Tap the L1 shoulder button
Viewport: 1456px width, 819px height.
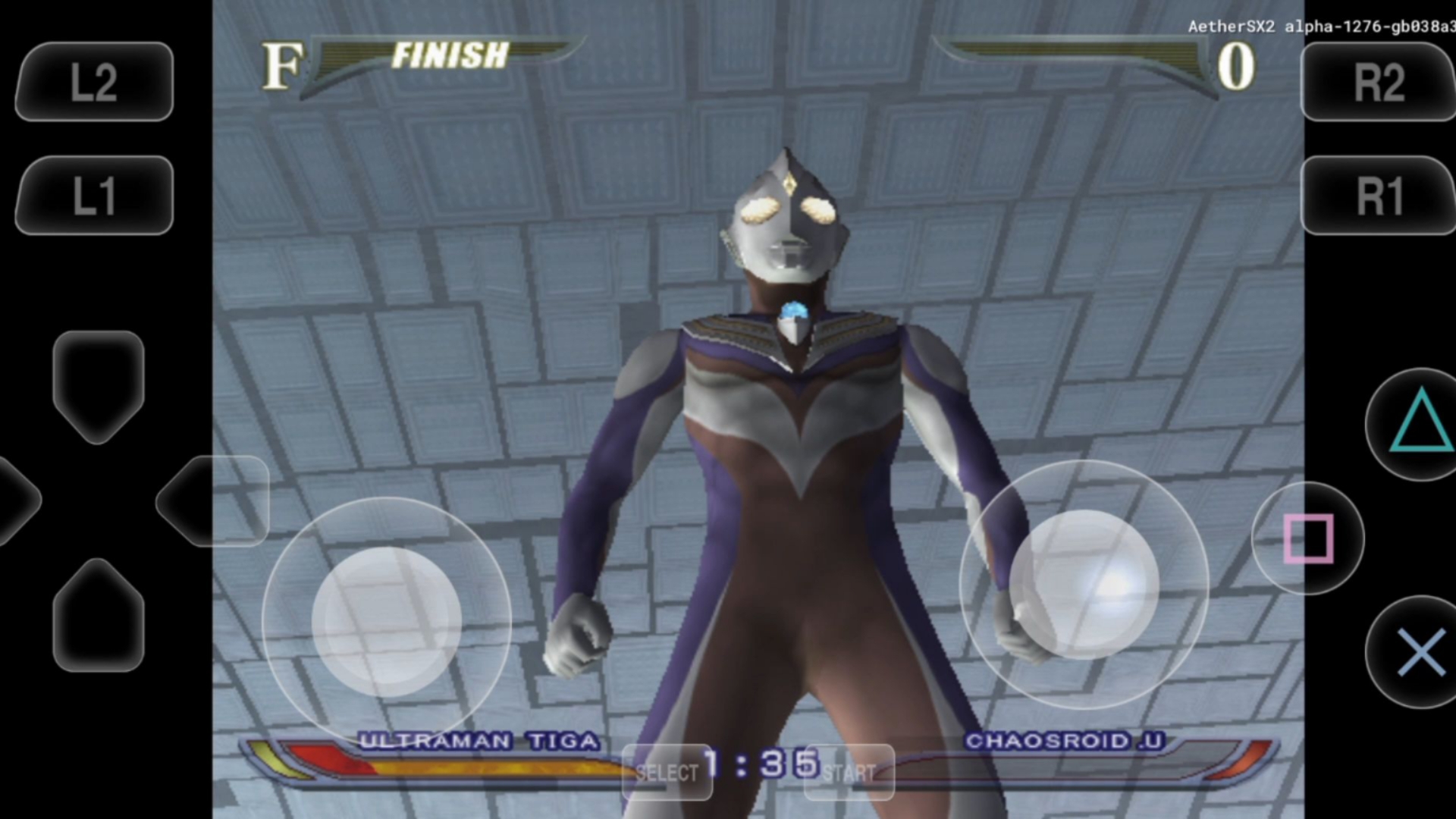(x=94, y=196)
